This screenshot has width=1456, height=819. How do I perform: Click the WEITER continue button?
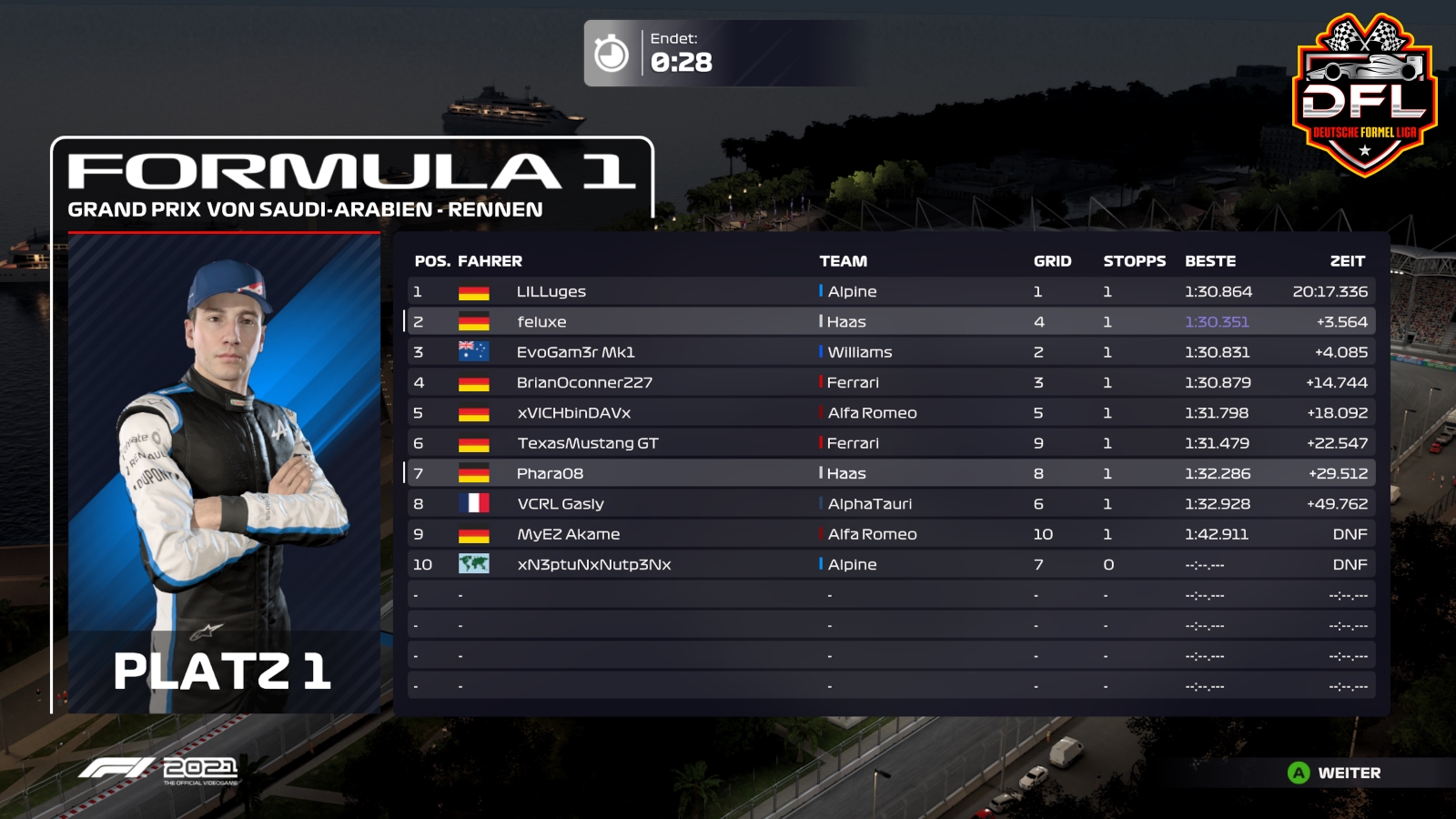click(1335, 773)
